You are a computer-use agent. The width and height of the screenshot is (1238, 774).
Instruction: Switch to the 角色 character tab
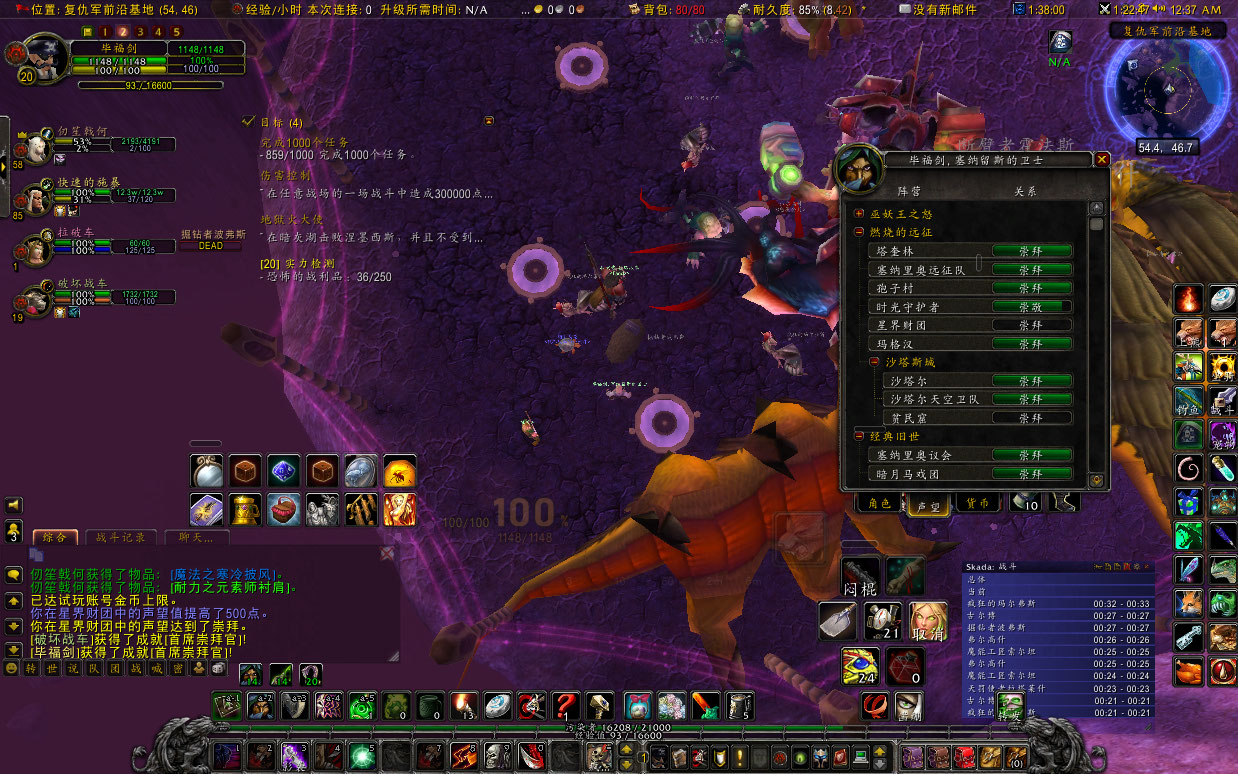click(x=880, y=503)
